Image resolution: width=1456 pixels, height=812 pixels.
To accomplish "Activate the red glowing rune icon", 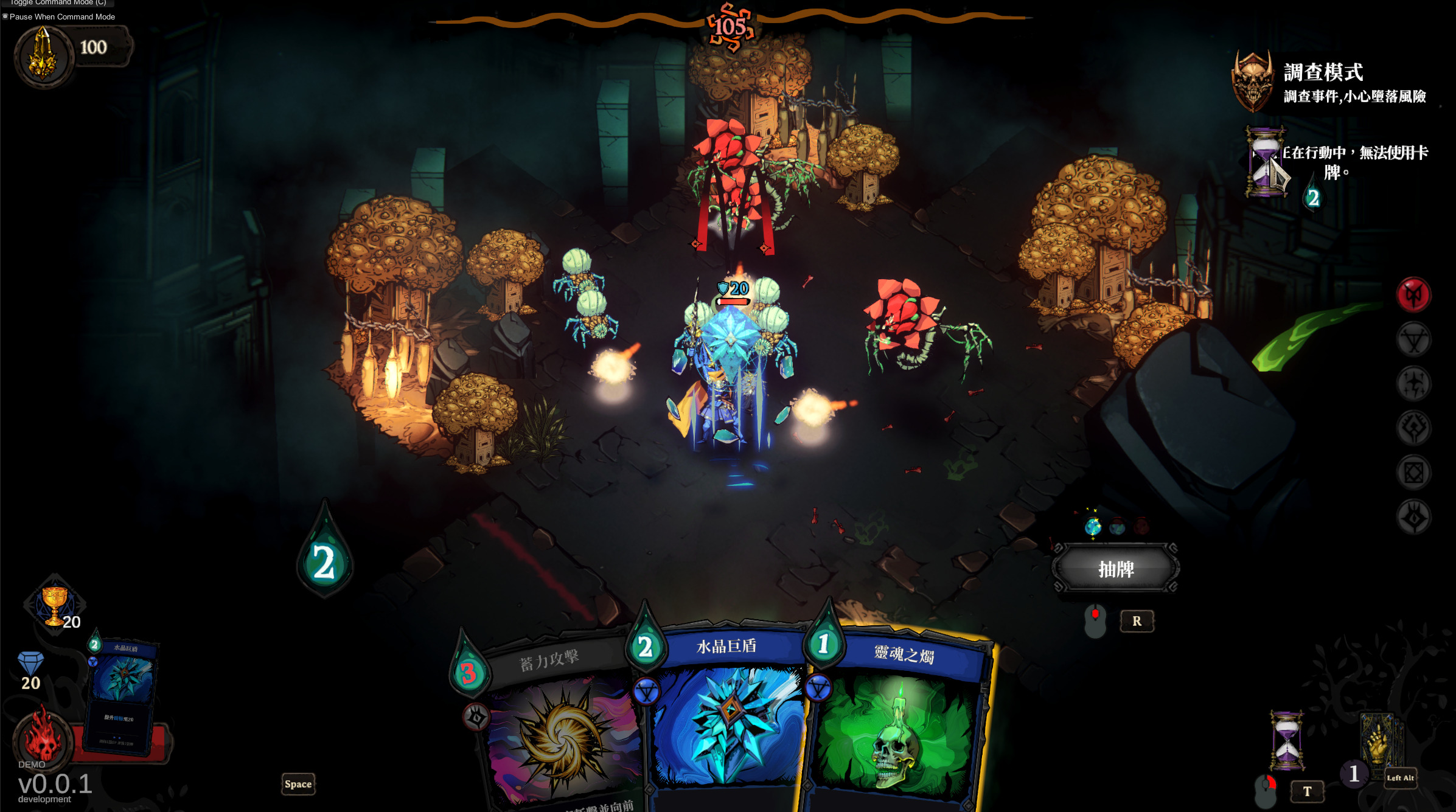I will 1413,296.
